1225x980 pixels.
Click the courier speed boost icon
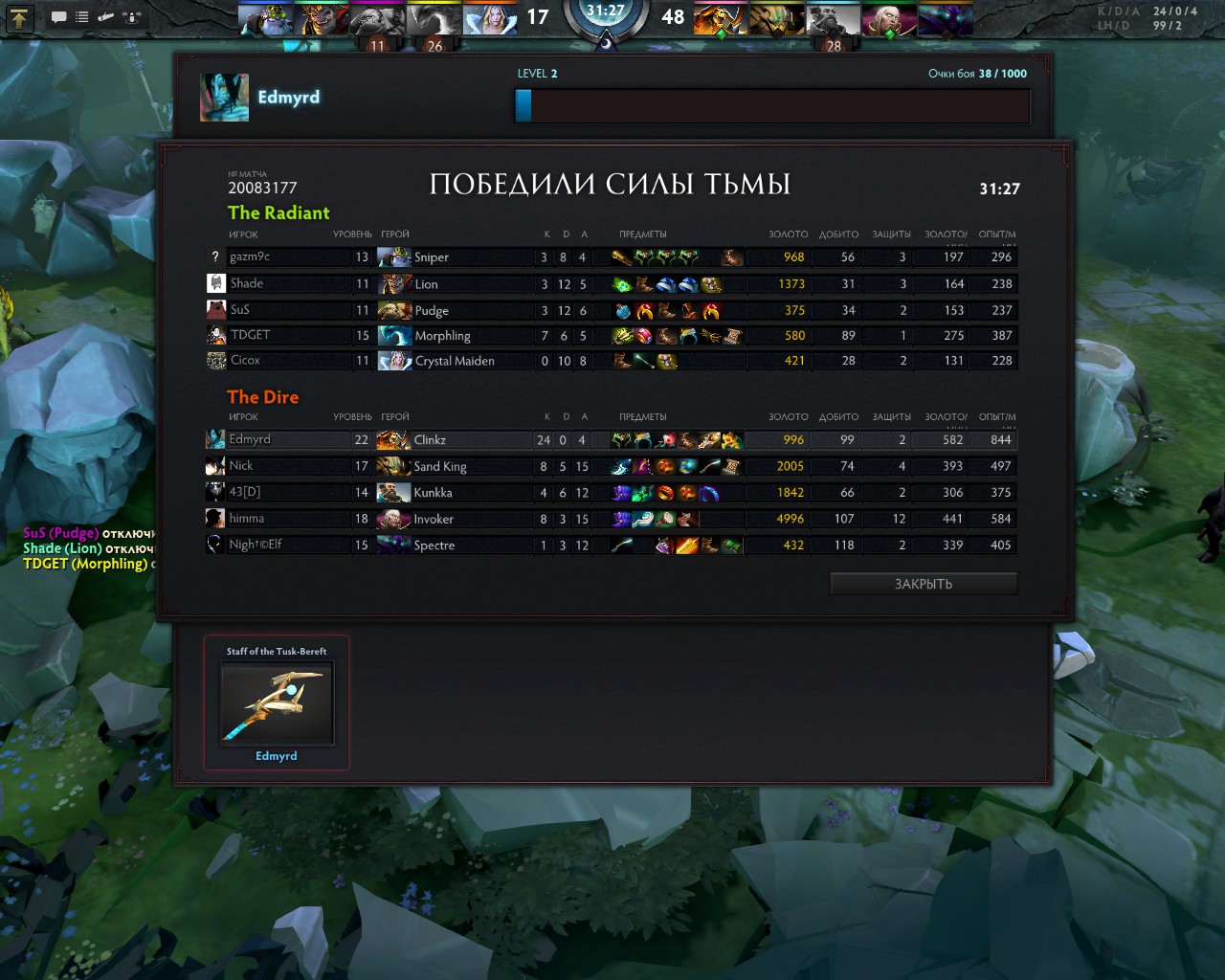tap(131, 16)
